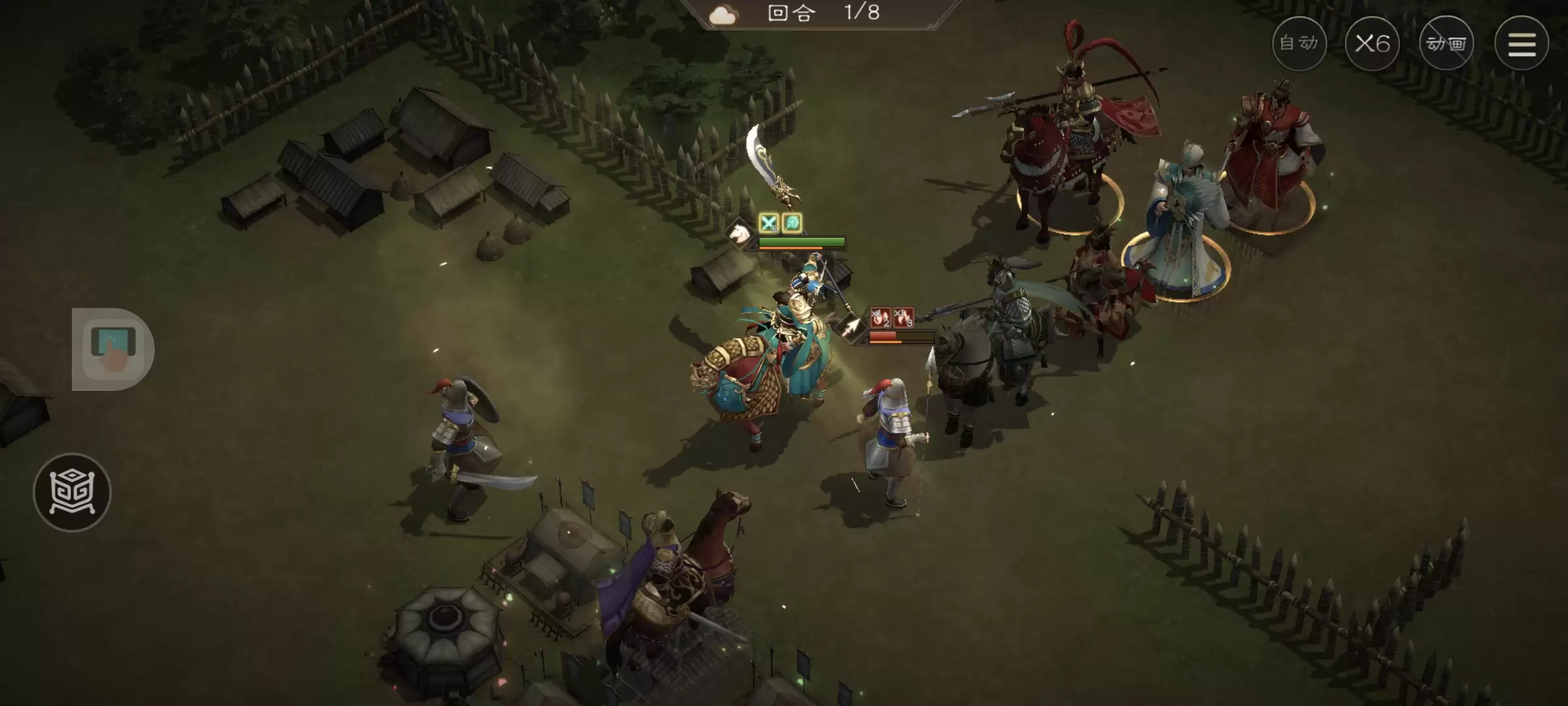The width and height of the screenshot is (1568, 706).
Task: Toggle the skip-touch control on the left edge
Action: click(113, 348)
